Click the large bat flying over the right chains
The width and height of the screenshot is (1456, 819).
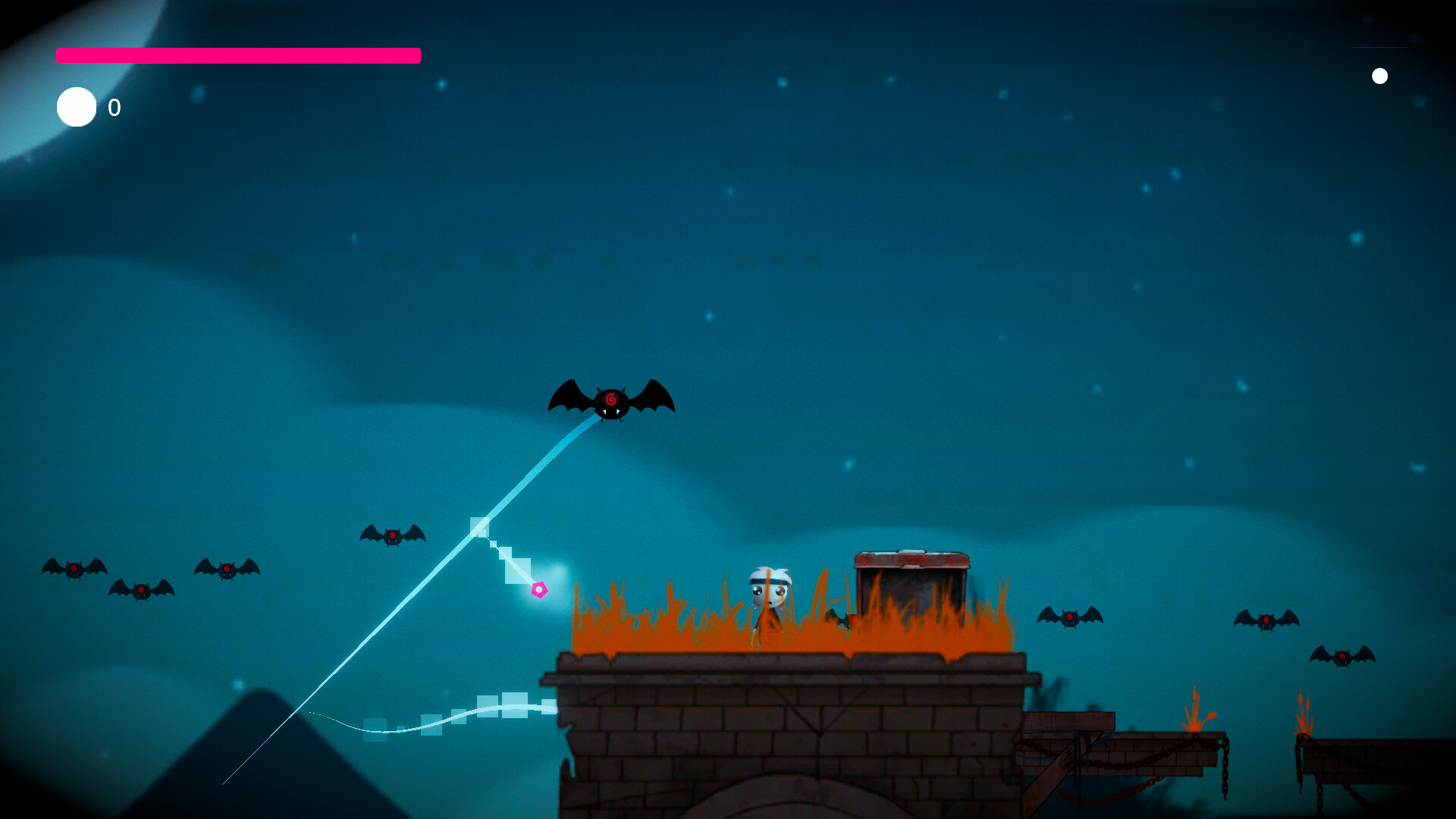pyautogui.click(x=1266, y=620)
